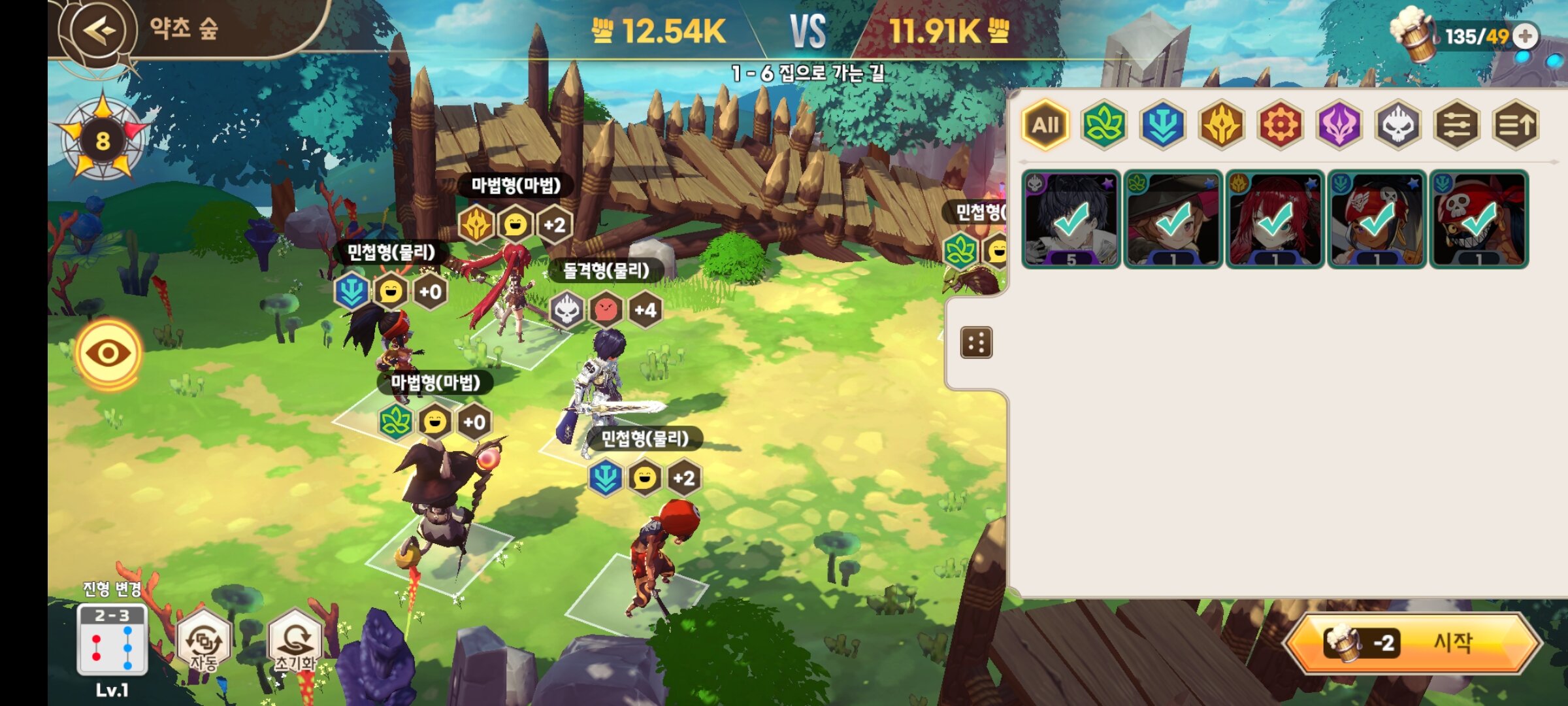The width and height of the screenshot is (1568, 706).
Task: Open the hero filter sliders options
Action: [x=1457, y=125]
